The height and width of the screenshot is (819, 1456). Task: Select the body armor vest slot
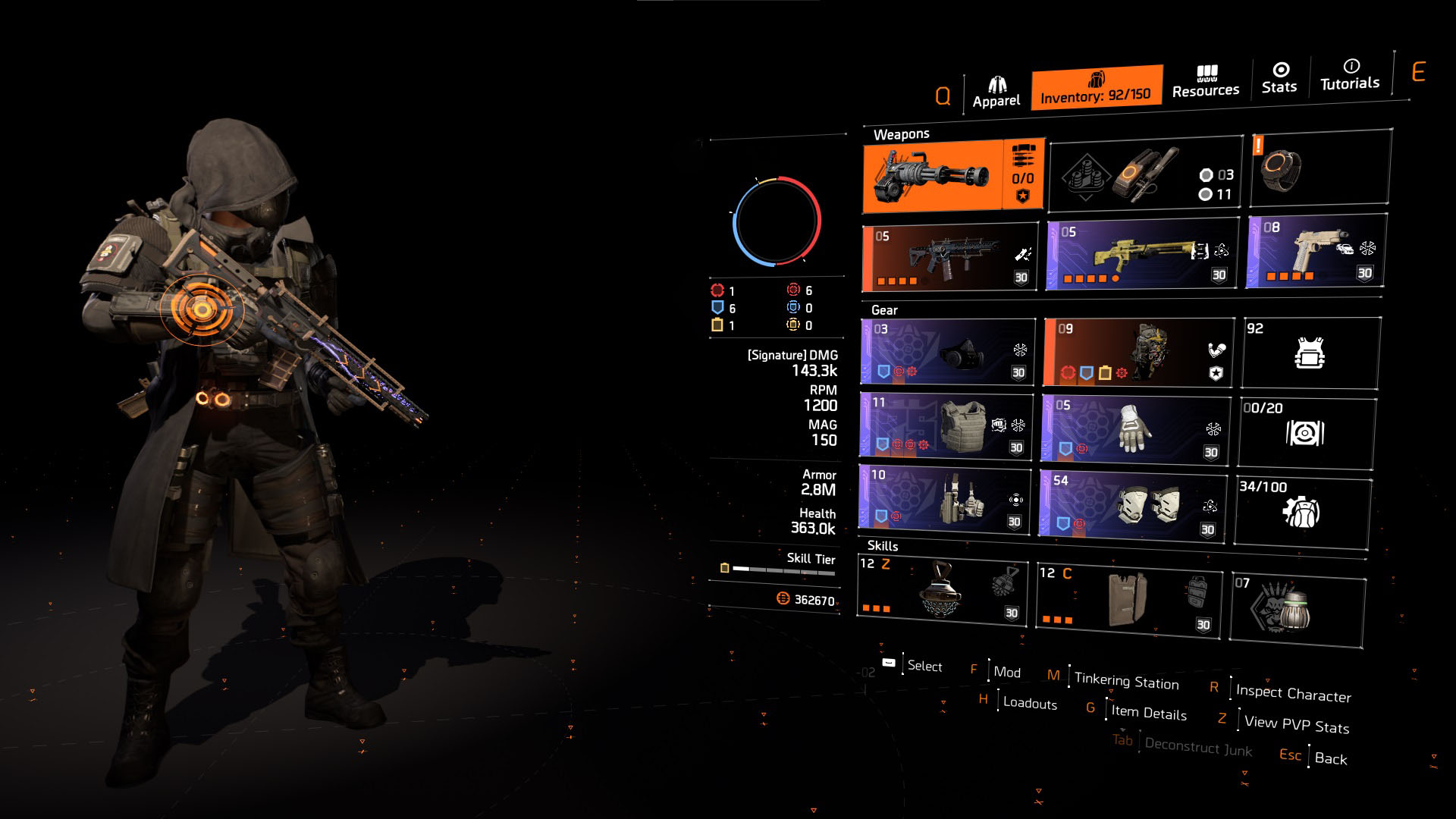click(x=946, y=425)
